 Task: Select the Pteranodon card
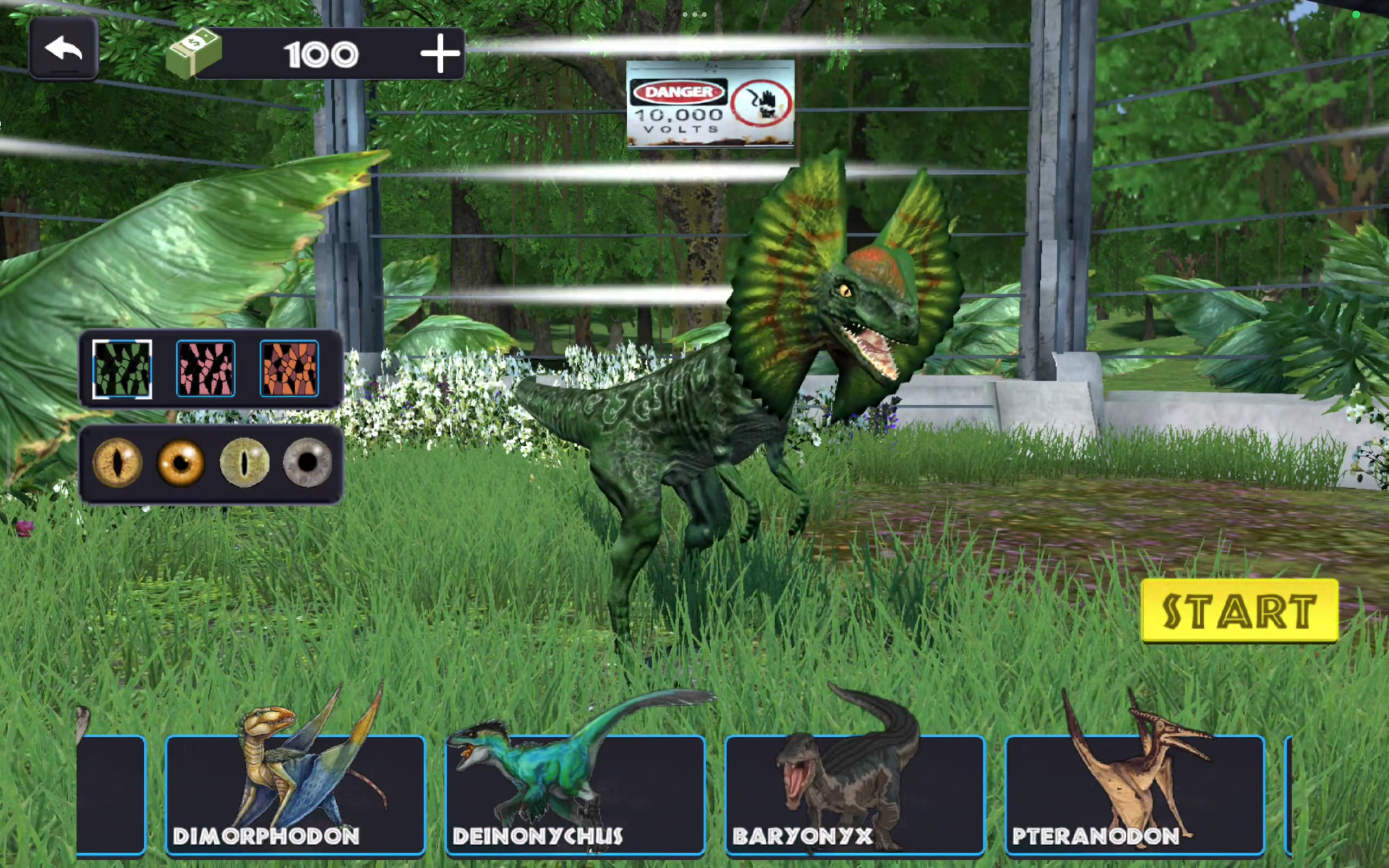[1135, 795]
